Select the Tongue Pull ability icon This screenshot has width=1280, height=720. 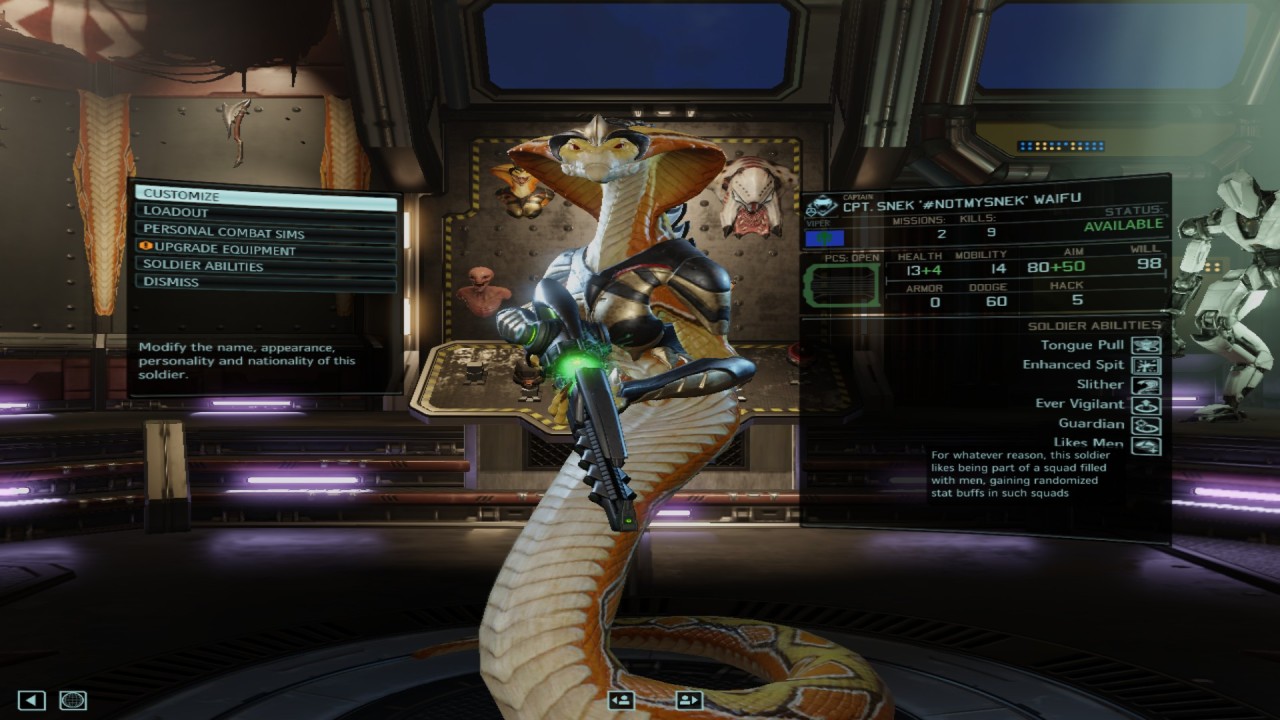[x=1146, y=346]
